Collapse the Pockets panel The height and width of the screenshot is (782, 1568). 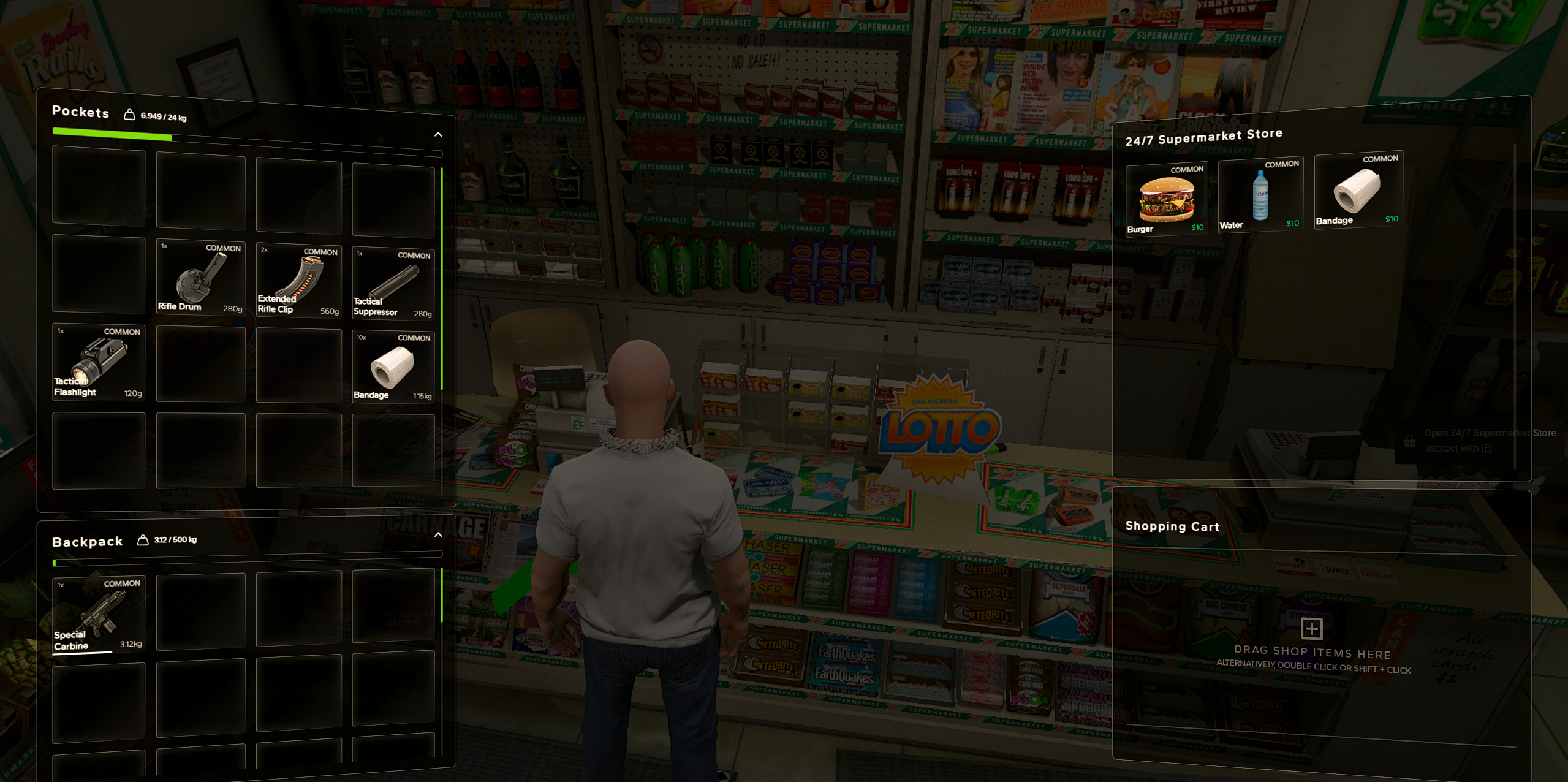[x=438, y=135]
